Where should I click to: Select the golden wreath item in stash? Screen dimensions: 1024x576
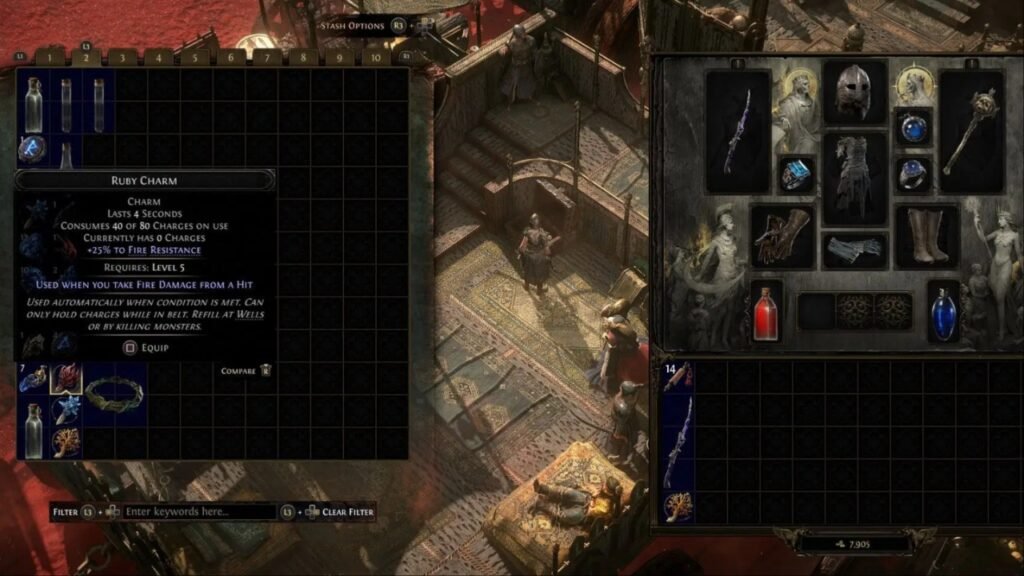tap(113, 391)
